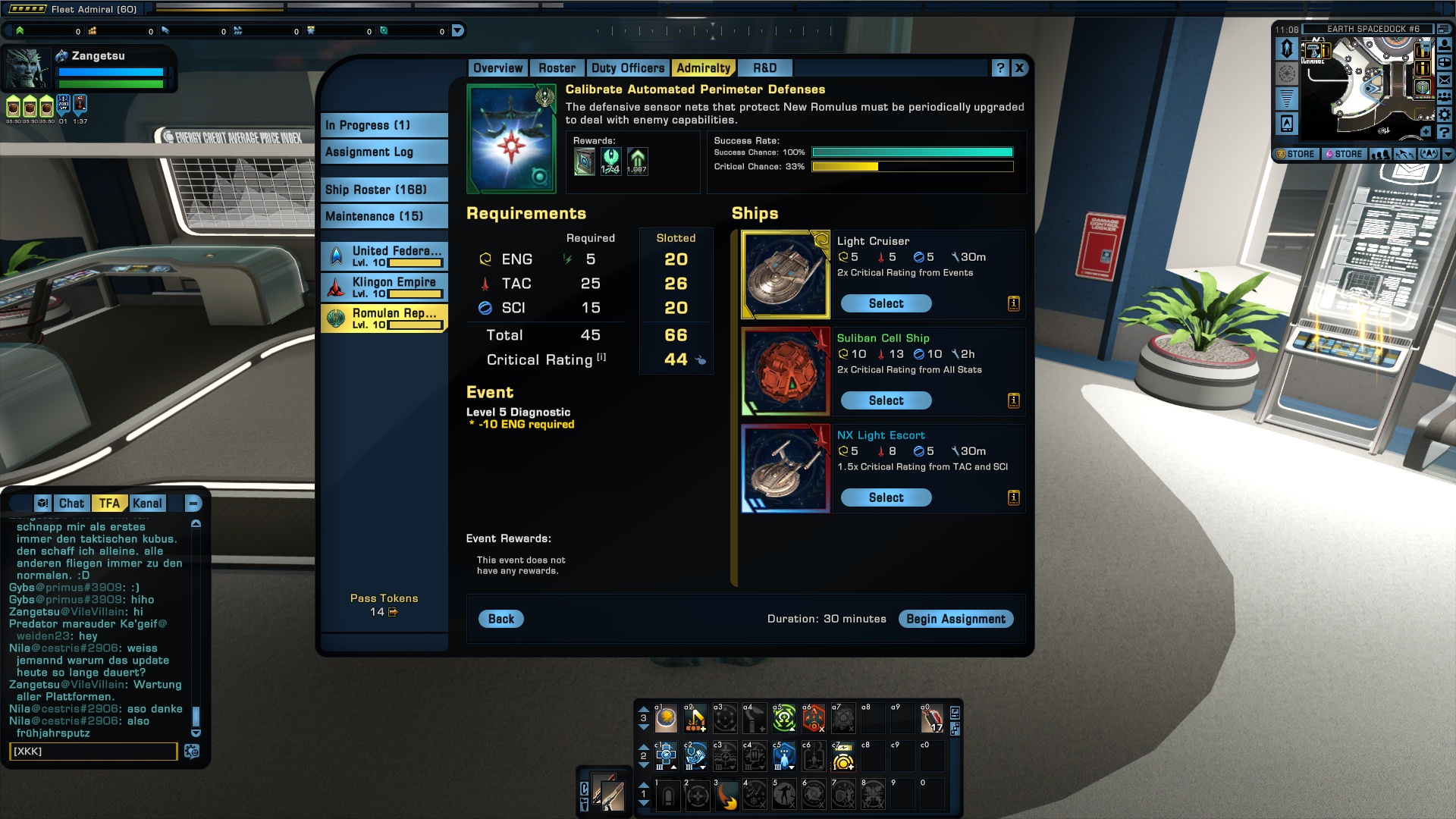Switch chat to the TFA tab
This screenshot has width=1456, height=819.
[109, 504]
